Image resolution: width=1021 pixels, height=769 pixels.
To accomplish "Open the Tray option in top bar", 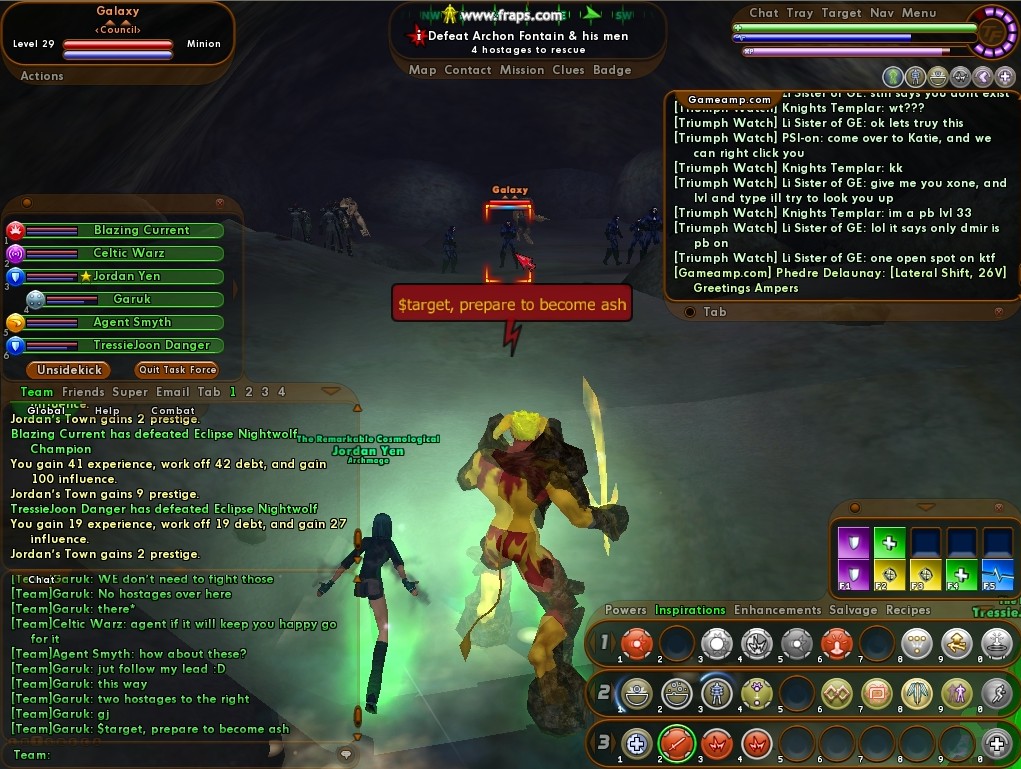I will click(x=799, y=13).
